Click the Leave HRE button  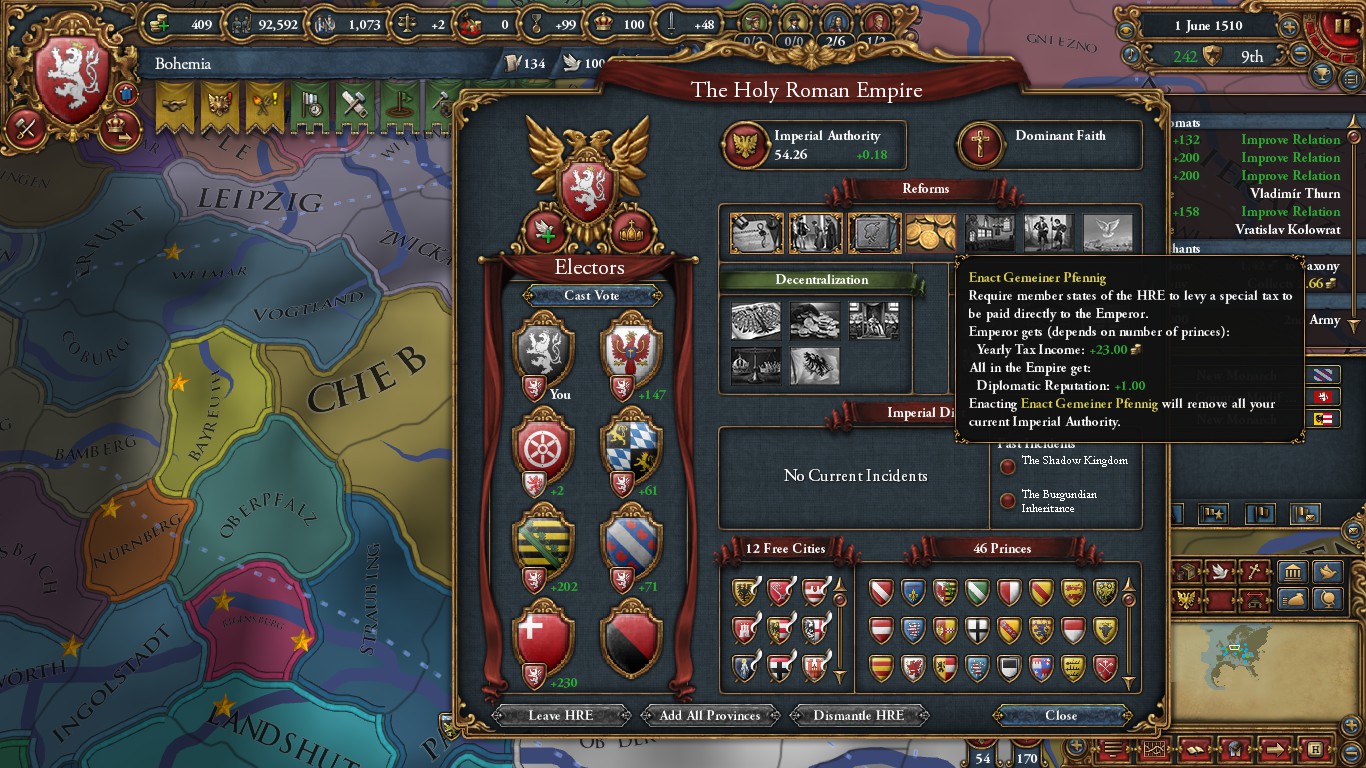(x=561, y=715)
